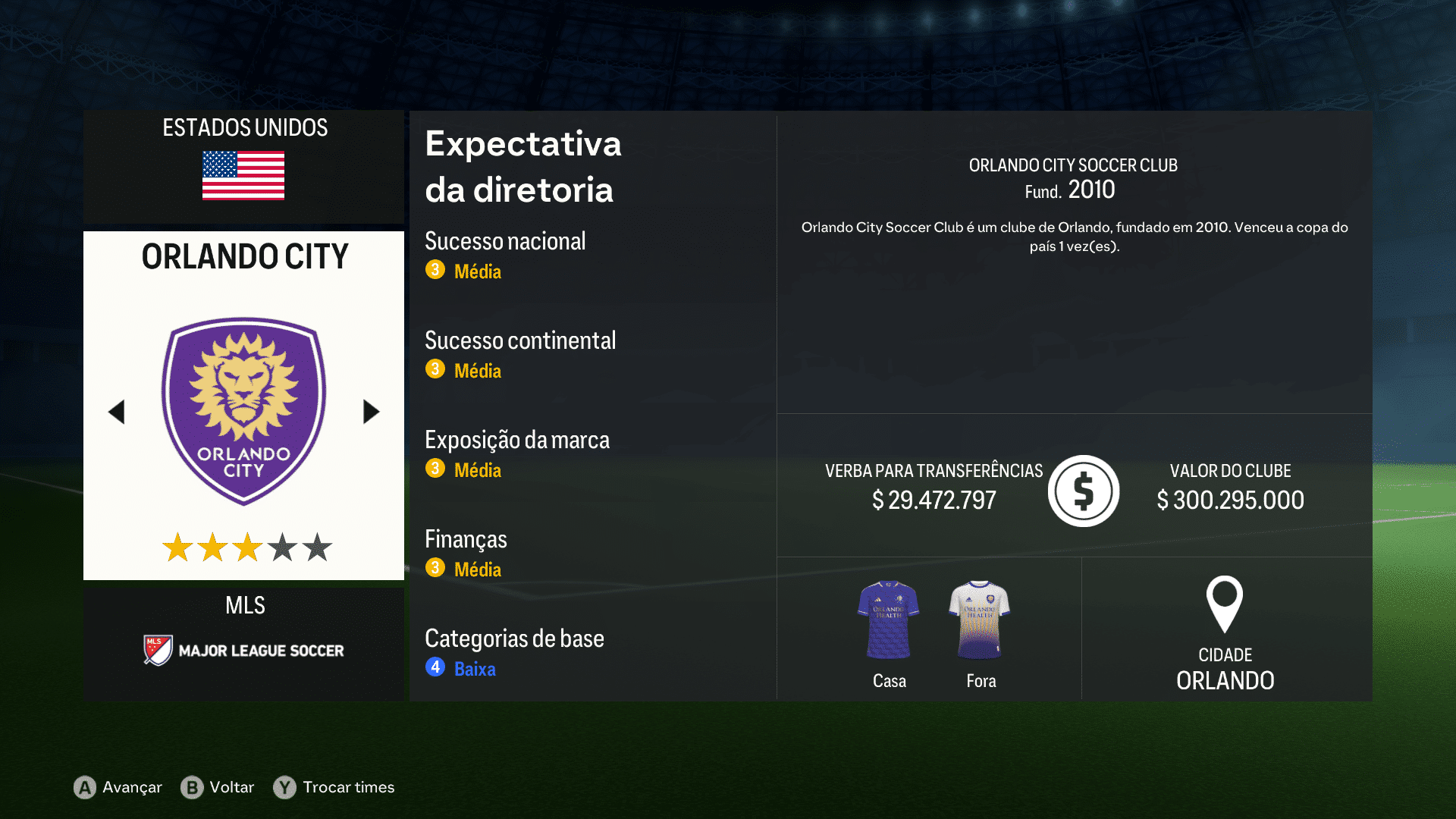
Task: Click the Y button prompt for Trocar times
Action: (284, 787)
